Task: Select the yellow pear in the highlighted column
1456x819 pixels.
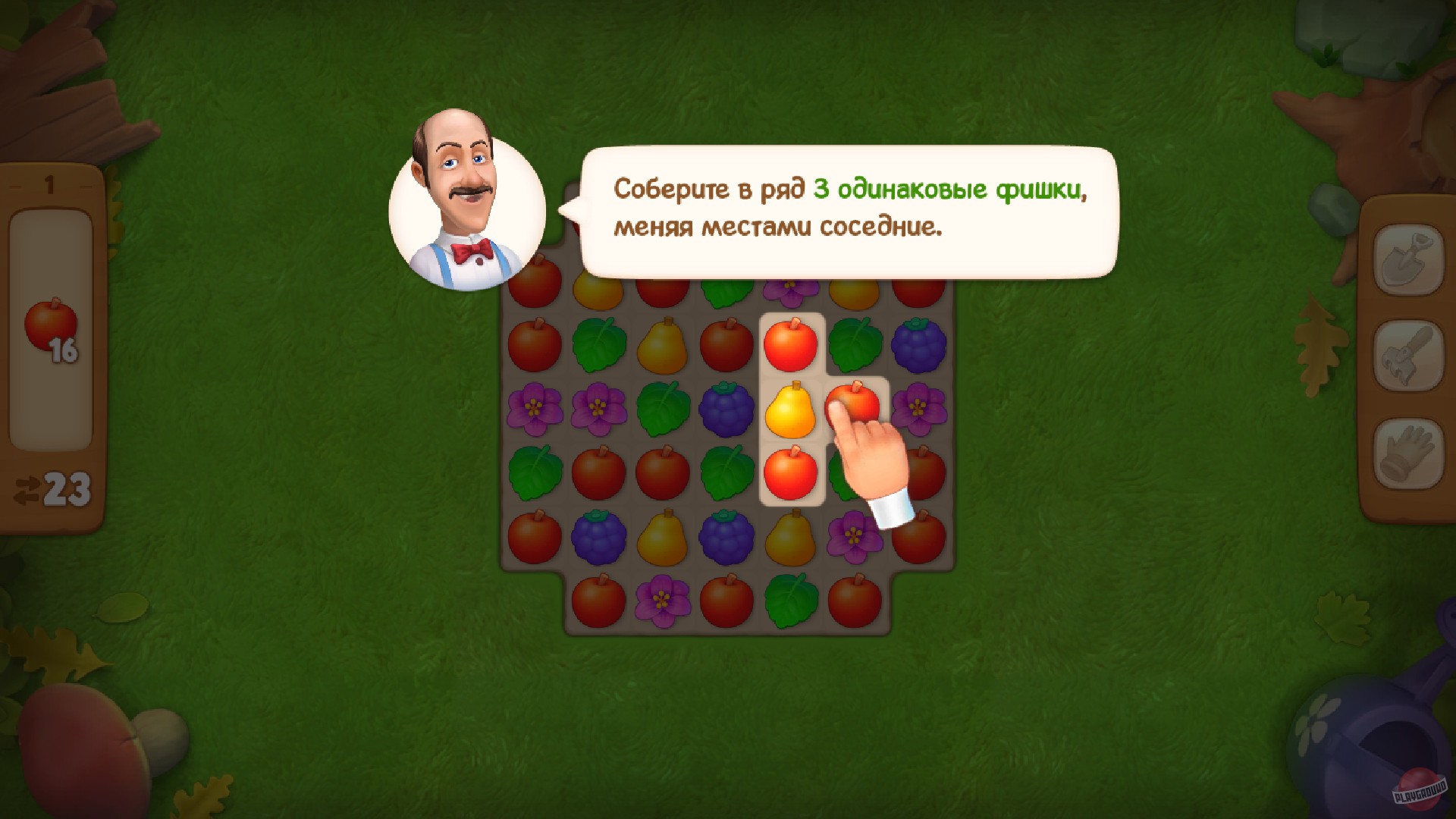Action: point(791,409)
